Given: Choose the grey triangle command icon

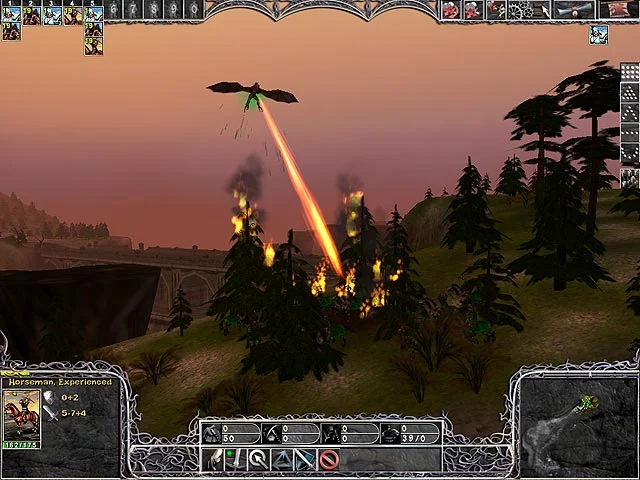Looking at the screenshot, I should pyautogui.click(x=282, y=460).
